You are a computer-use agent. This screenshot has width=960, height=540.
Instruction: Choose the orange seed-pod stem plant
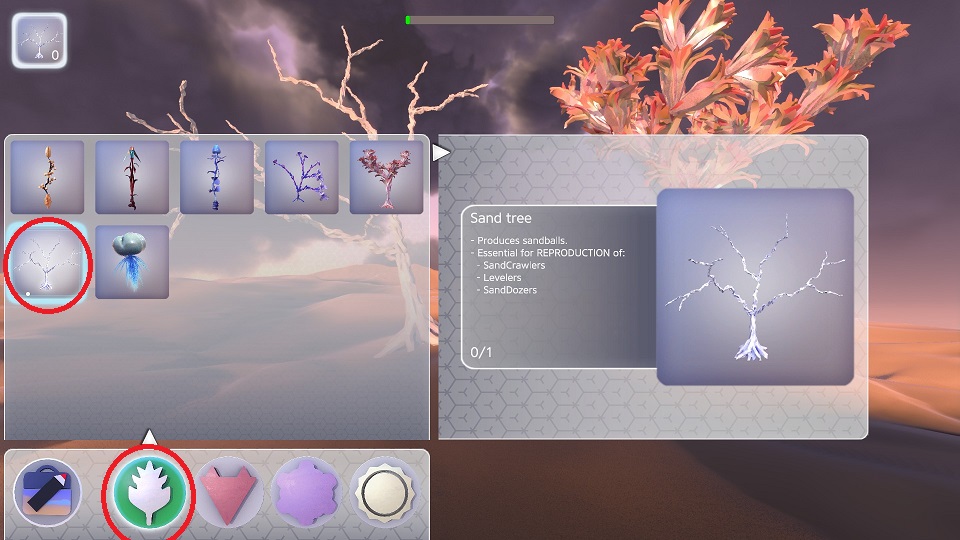[x=47, y=177]
